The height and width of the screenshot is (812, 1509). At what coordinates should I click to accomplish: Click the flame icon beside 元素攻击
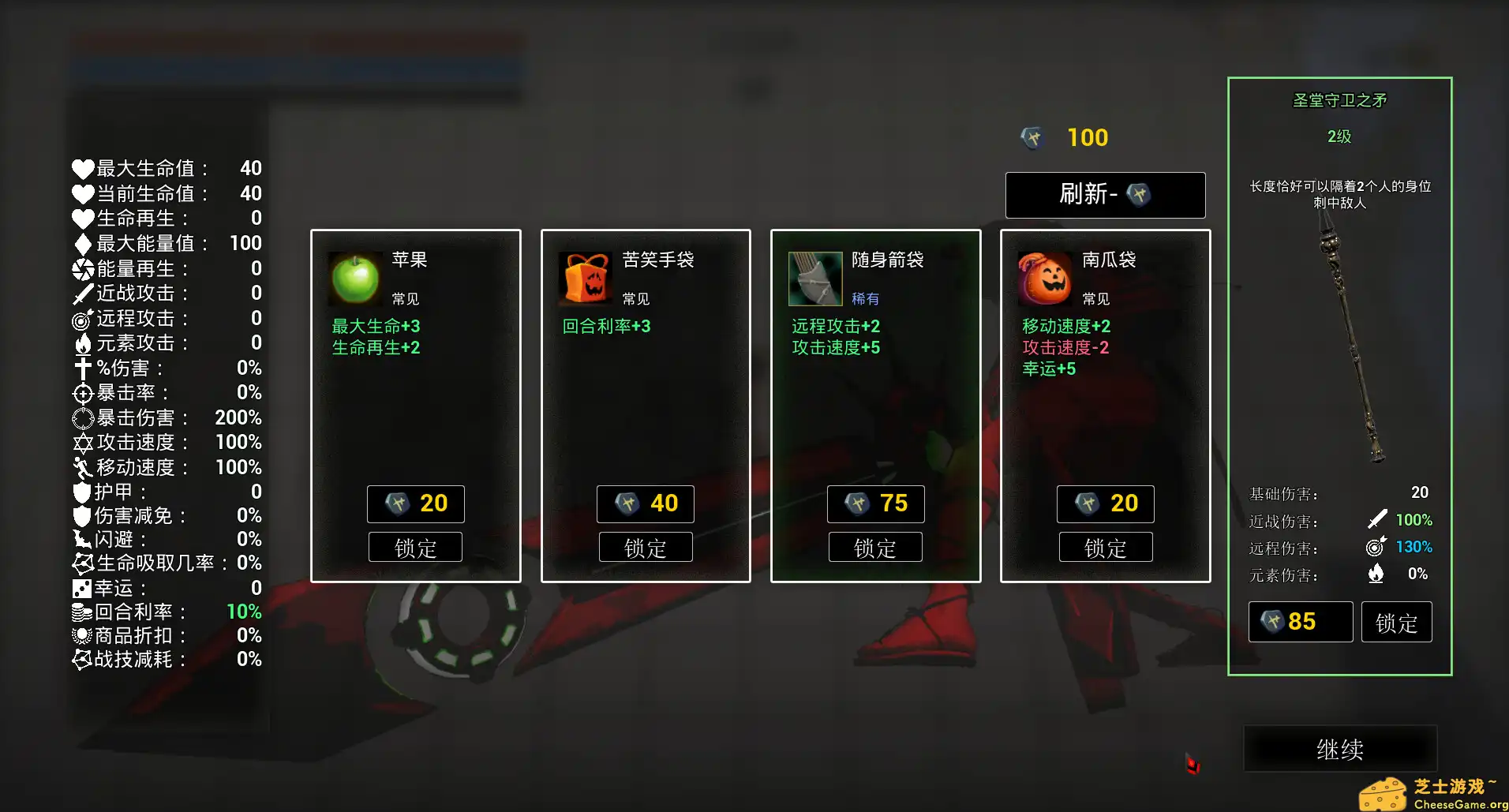click(x=81, y=343)
